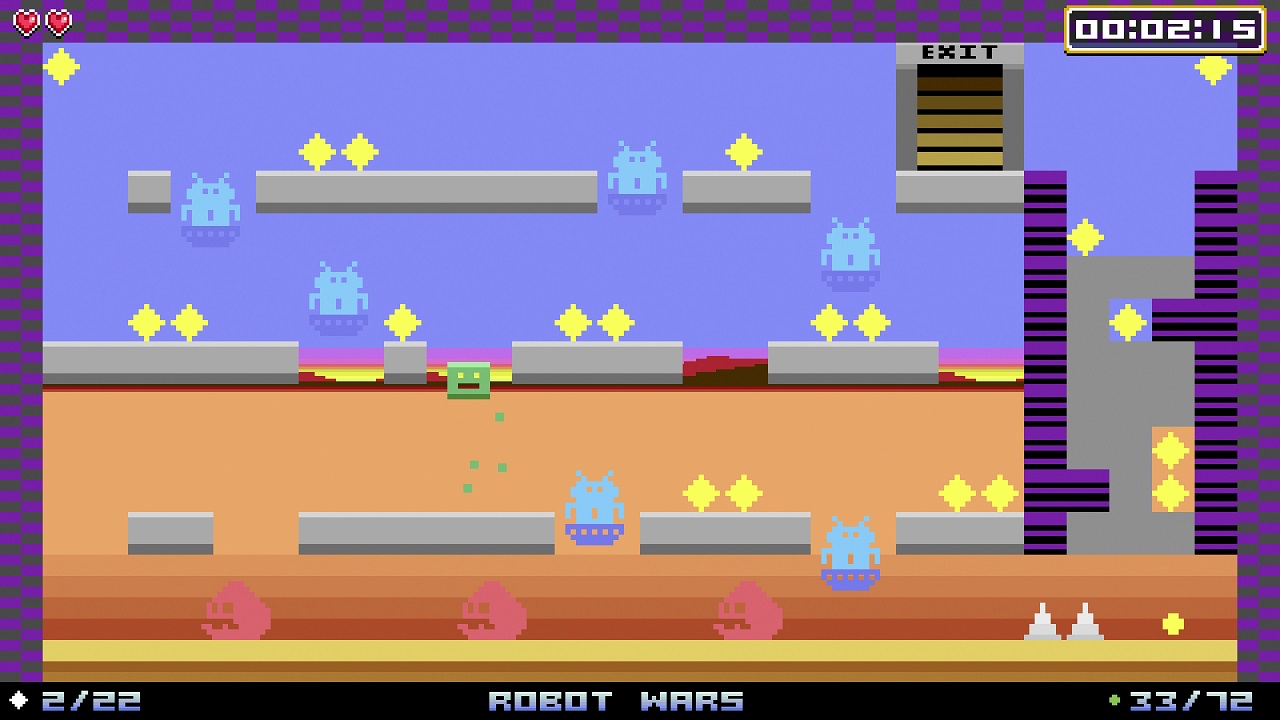Click the diamond in the top-left corner
Image resolution: width=1280 pixels, height=720 pixels.
coord(60,66)
